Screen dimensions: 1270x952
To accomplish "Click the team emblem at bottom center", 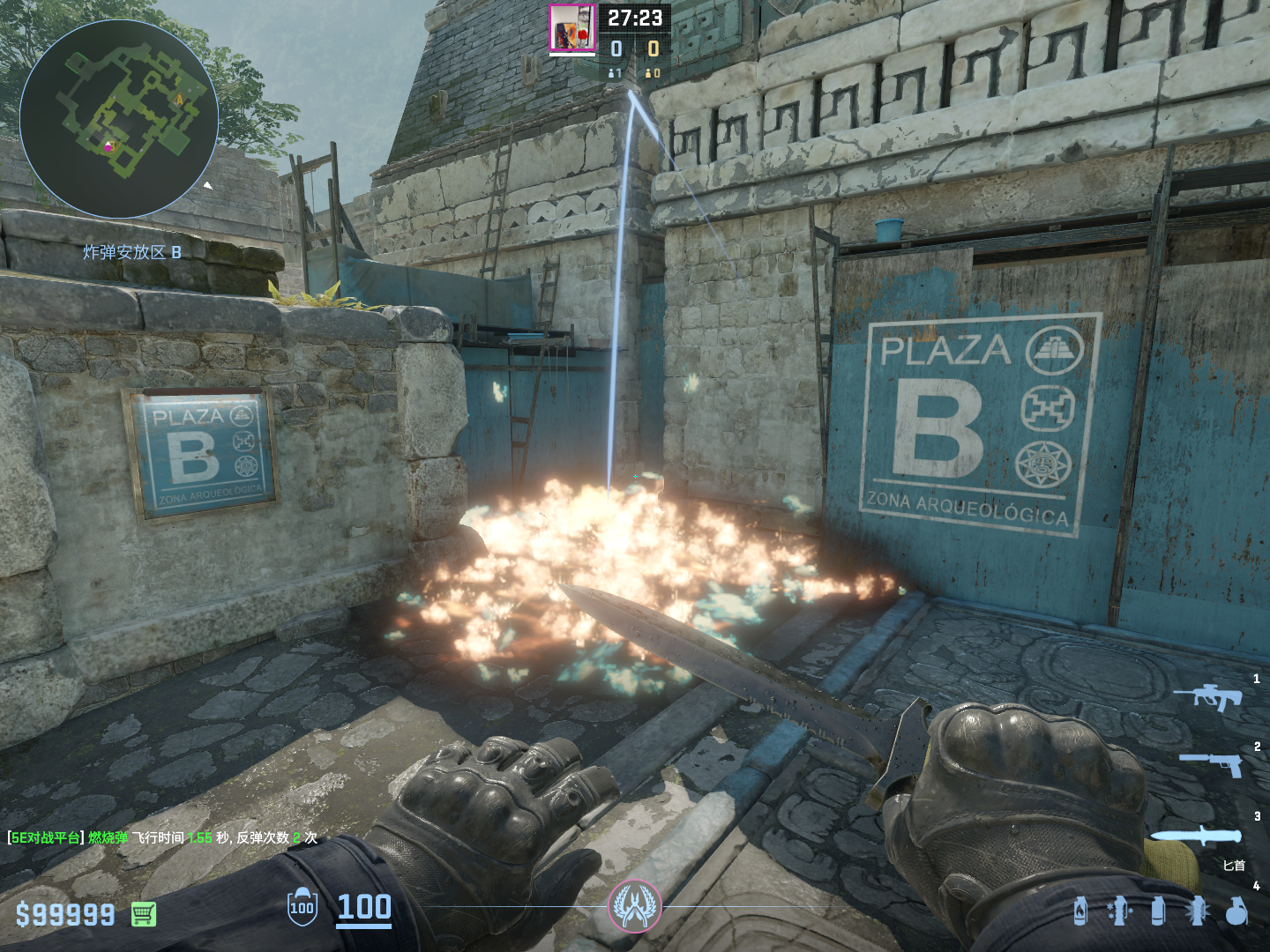I will 634,906.
